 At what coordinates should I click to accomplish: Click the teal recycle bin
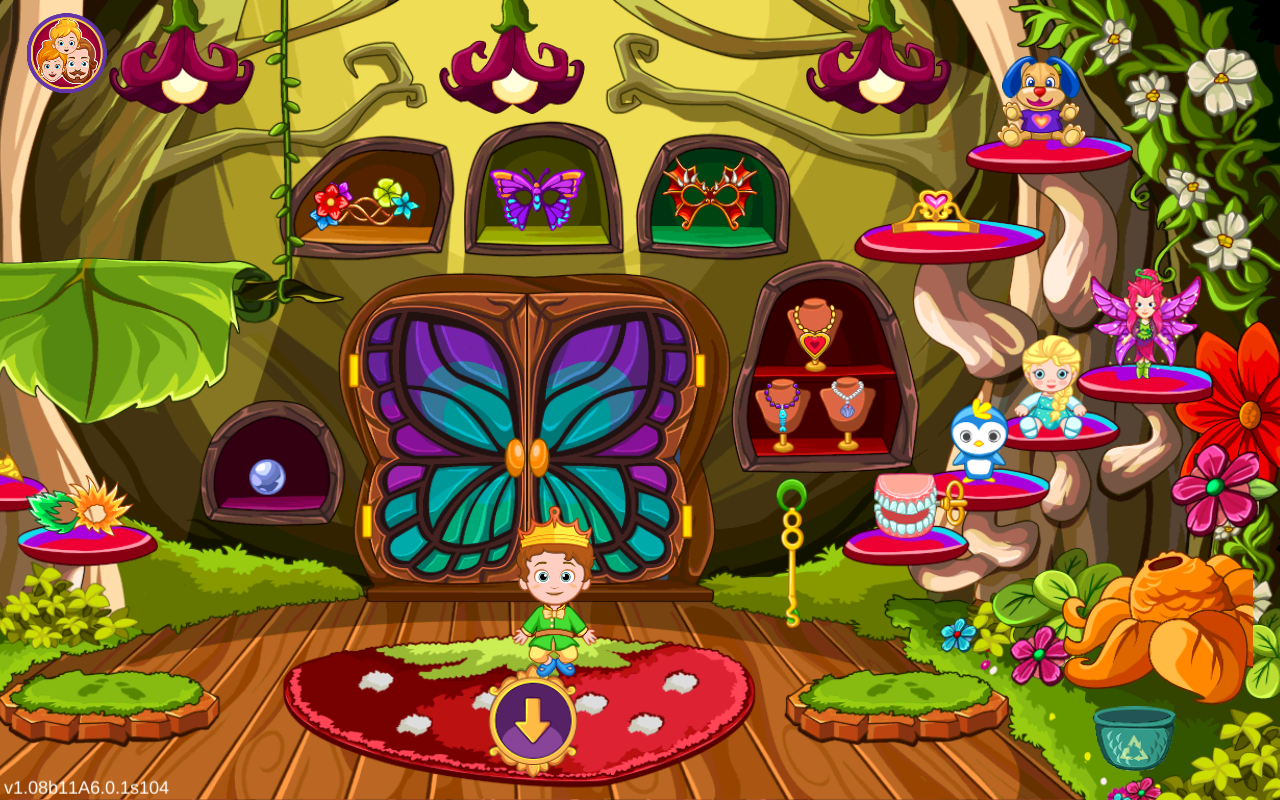[1133, 737]
